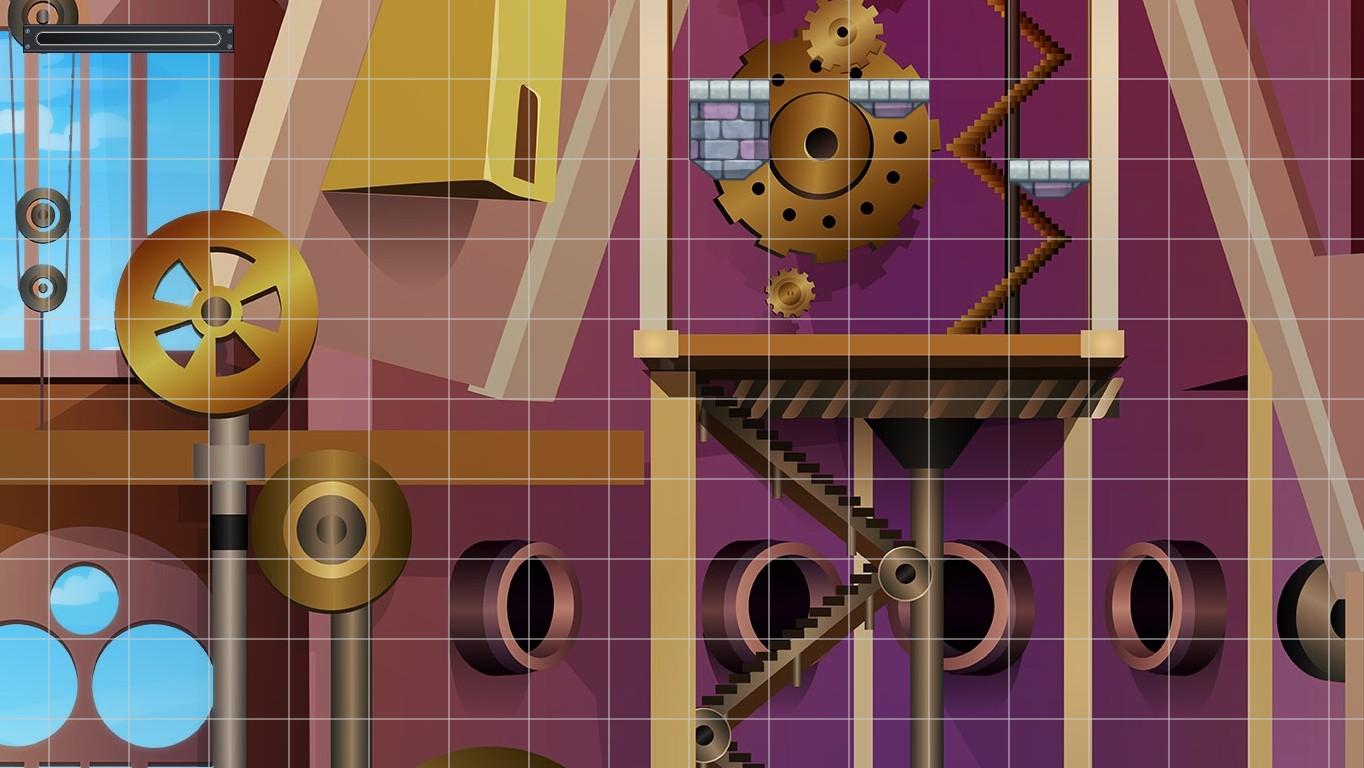The height and width of the screenshot is (768, 1364).
Task: Click the empty progress bar at top left
Action: 128,36
